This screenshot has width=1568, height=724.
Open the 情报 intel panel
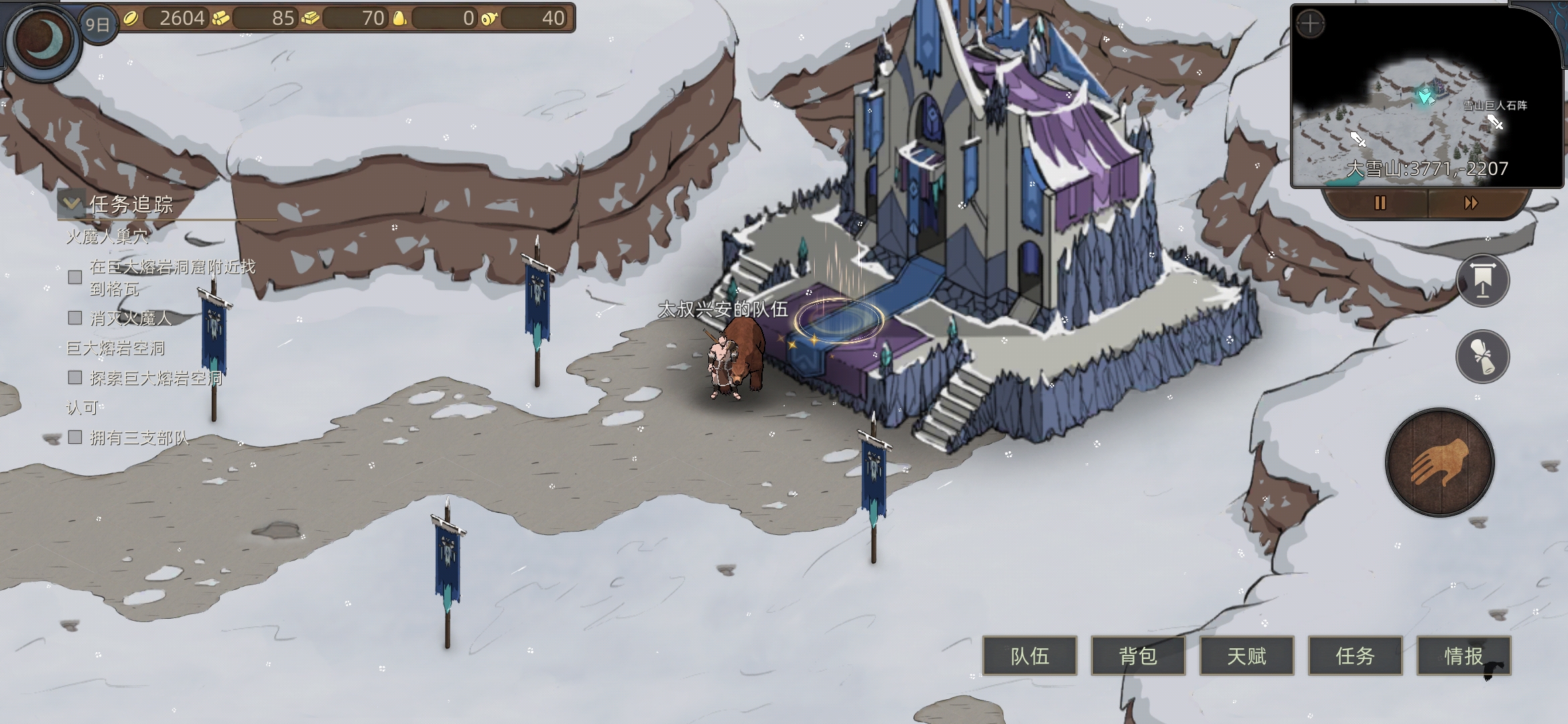(x=1463, y=656)
